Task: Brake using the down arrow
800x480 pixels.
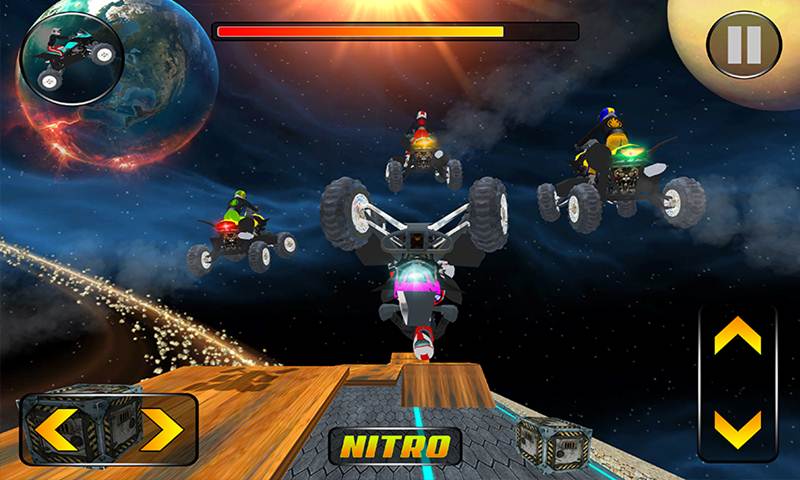Action: pyautogui.click(x=737, y=428)
